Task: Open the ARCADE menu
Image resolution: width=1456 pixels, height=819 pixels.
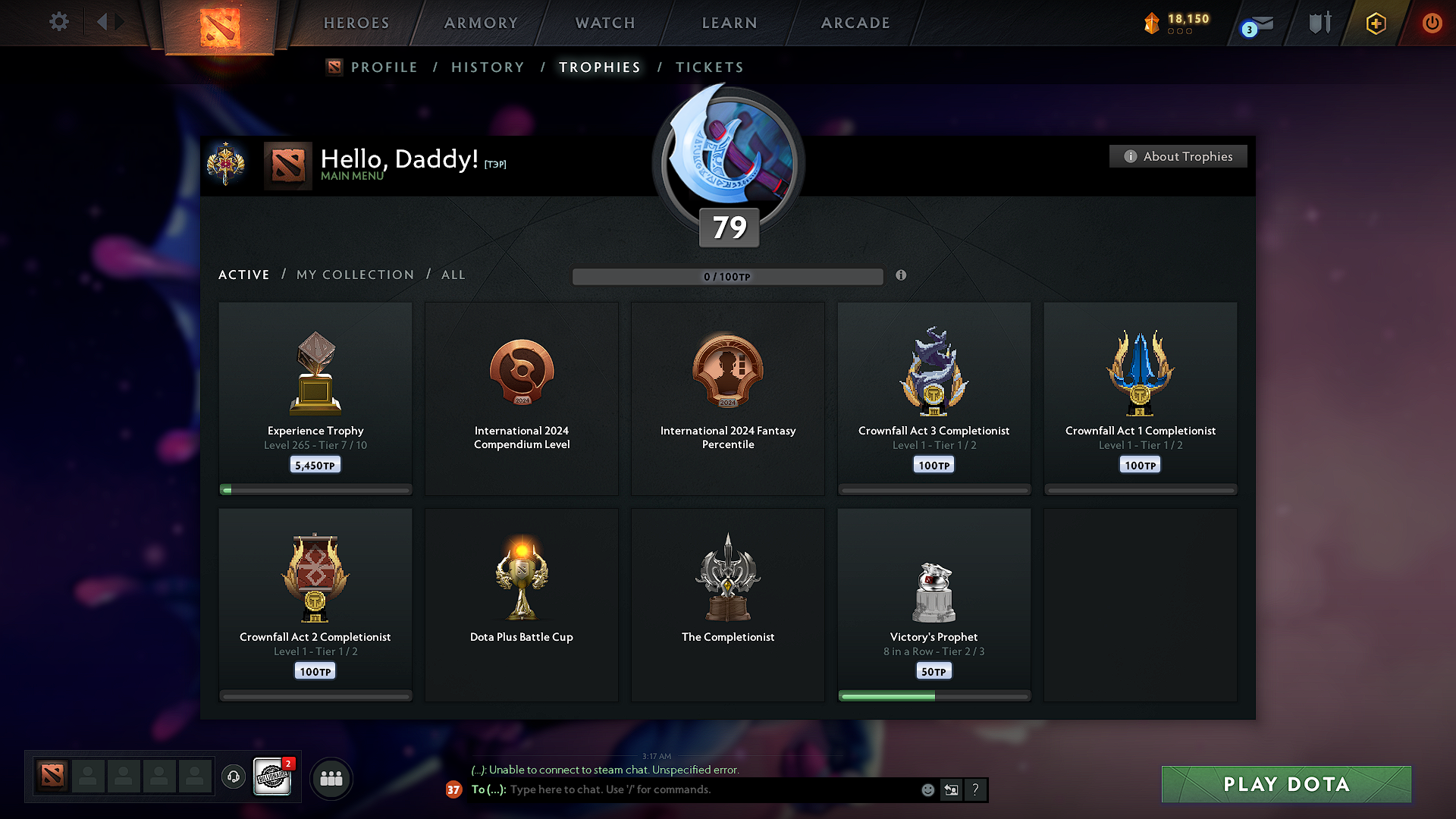Action: coord(855,23)
